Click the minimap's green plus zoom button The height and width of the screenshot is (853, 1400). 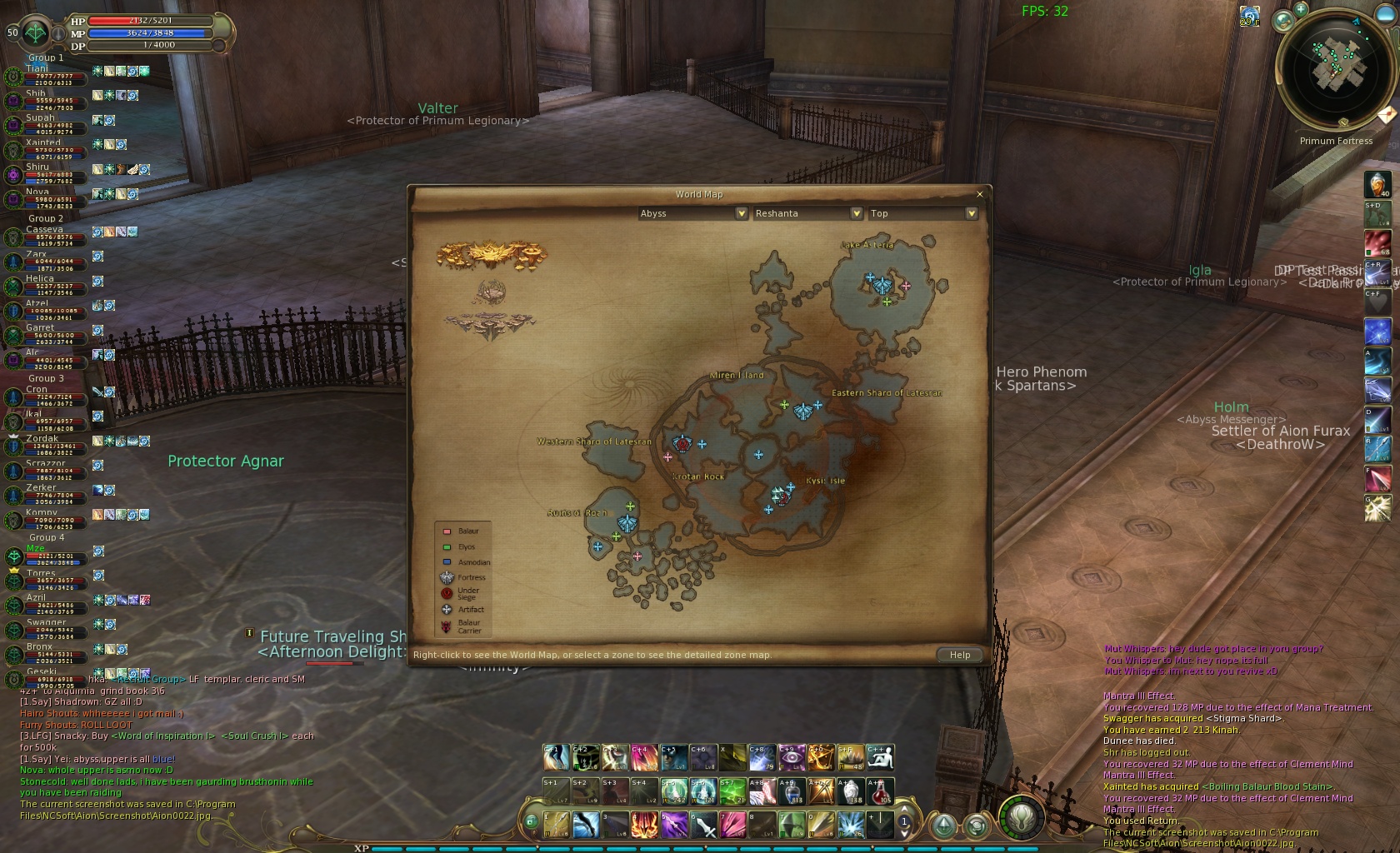click(x=1301, y=9)
